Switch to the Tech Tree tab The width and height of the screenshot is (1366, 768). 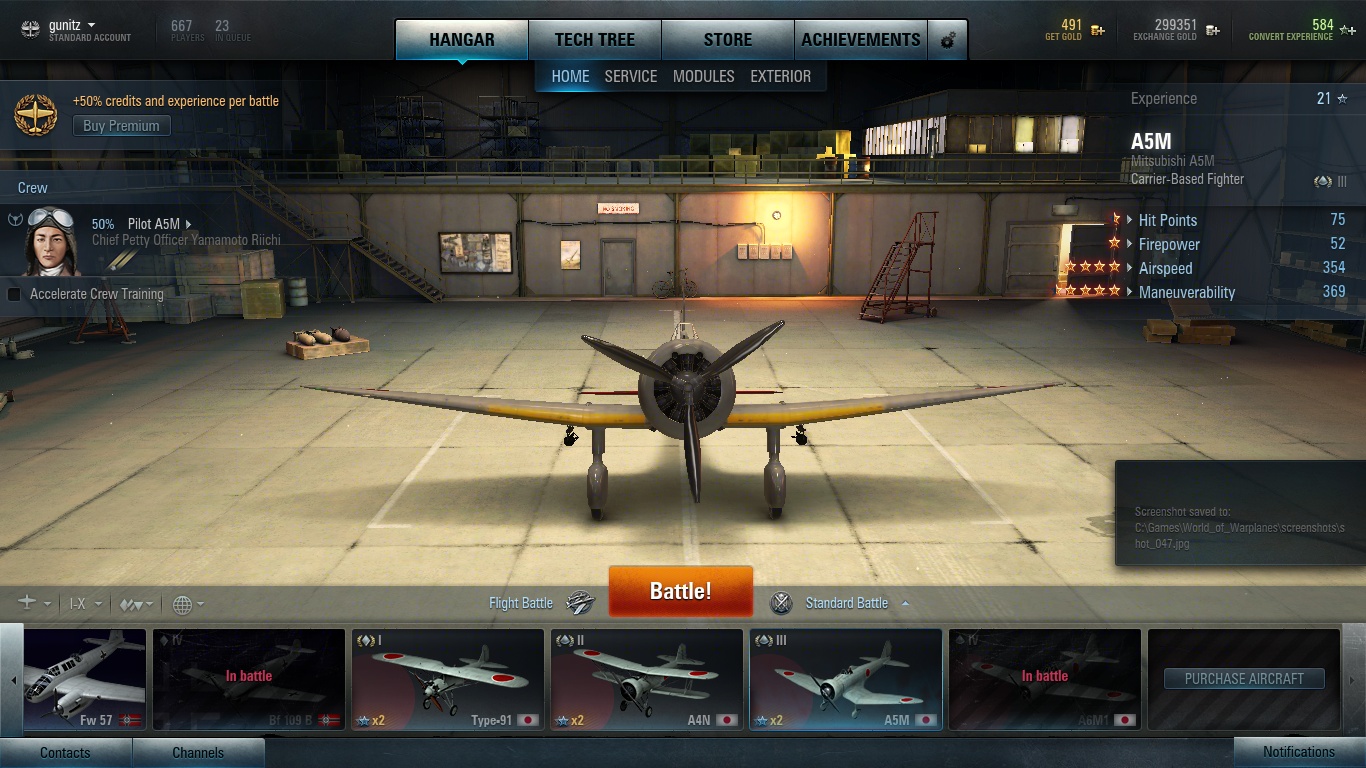pos(595,39)
